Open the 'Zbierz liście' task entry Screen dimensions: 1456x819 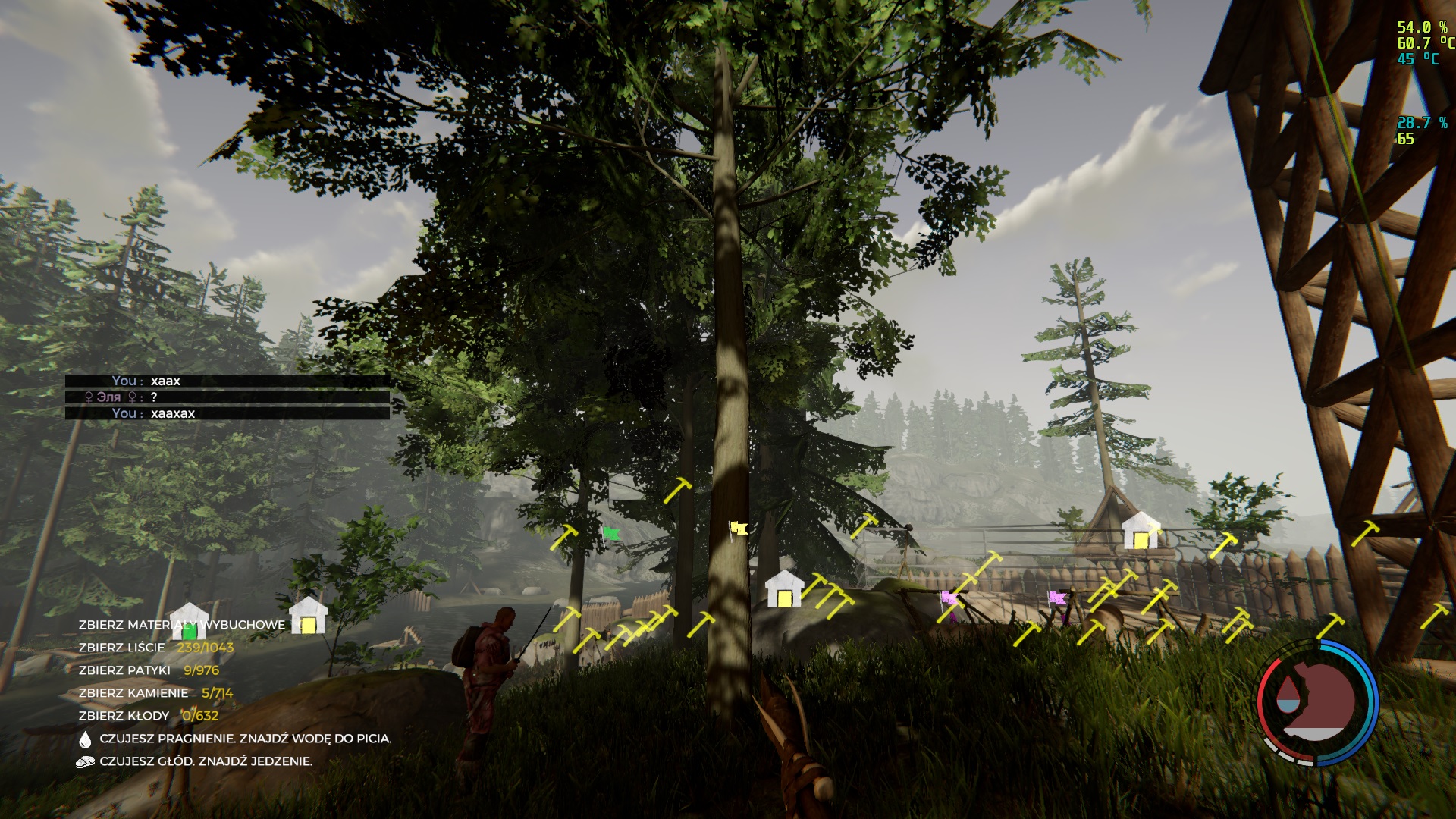click(x=155, y=648)
